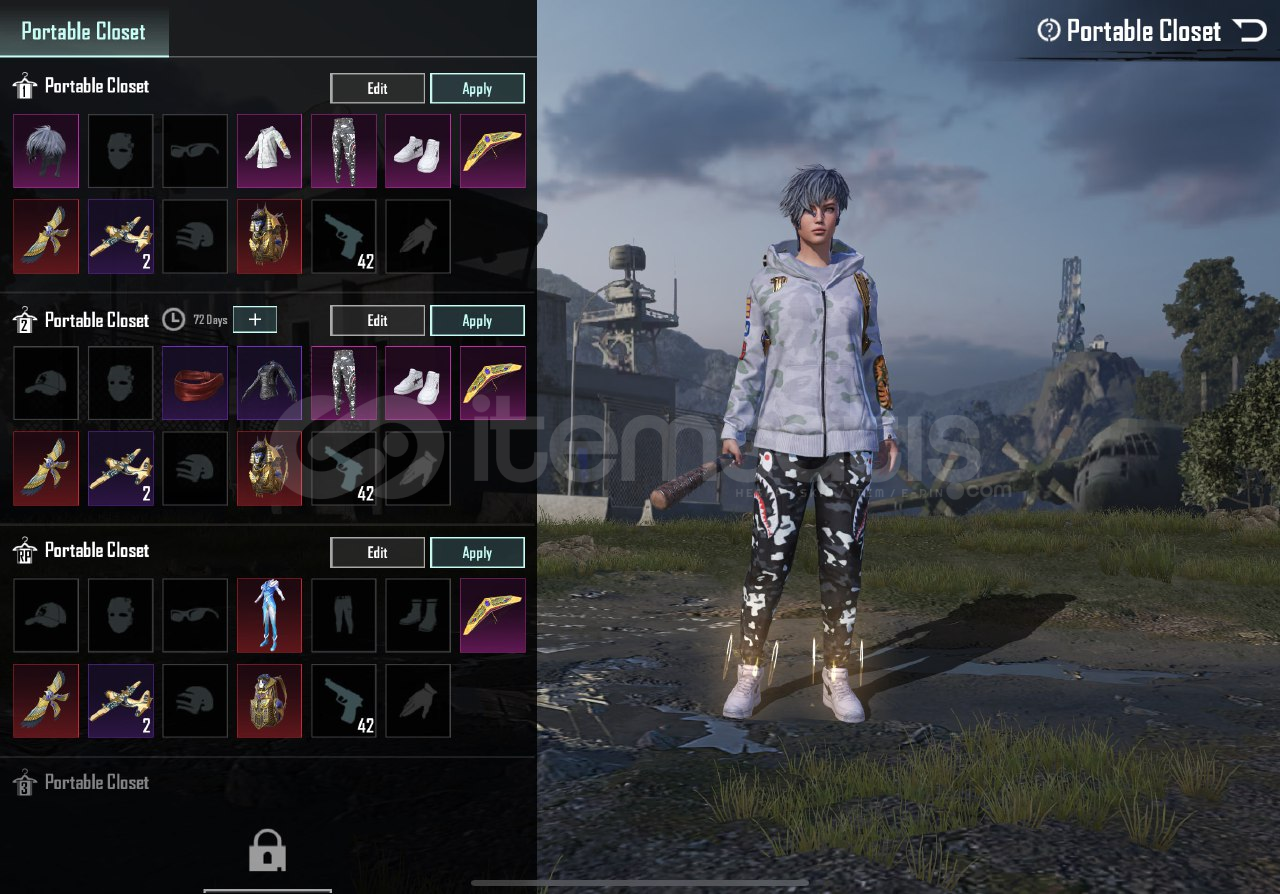This screenshot has width=1280, height=894.
Task: Choose the red scarf item slot
Action: click(x=195, y=383)
